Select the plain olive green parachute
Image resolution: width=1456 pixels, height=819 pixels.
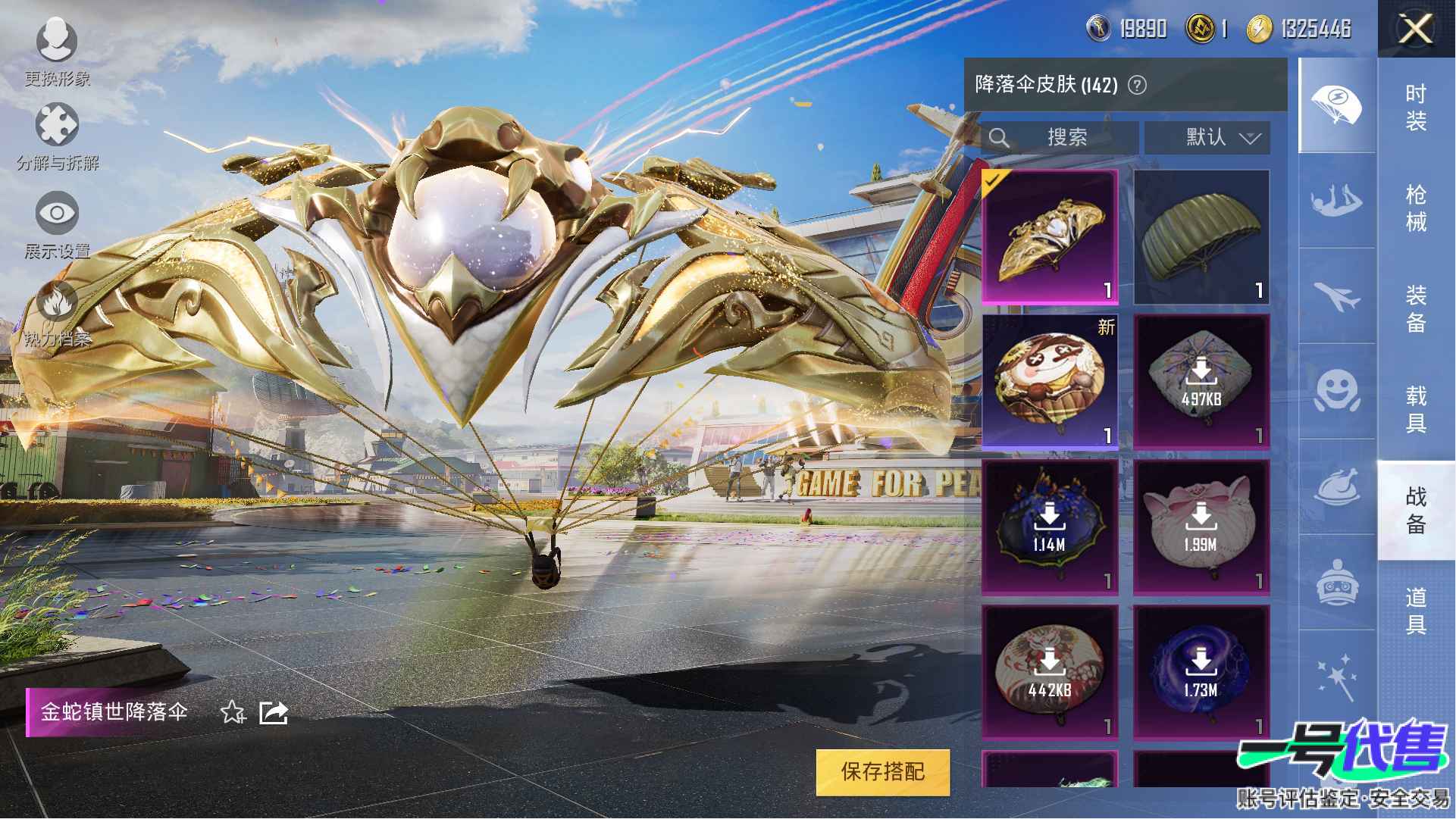point(1201,236)
